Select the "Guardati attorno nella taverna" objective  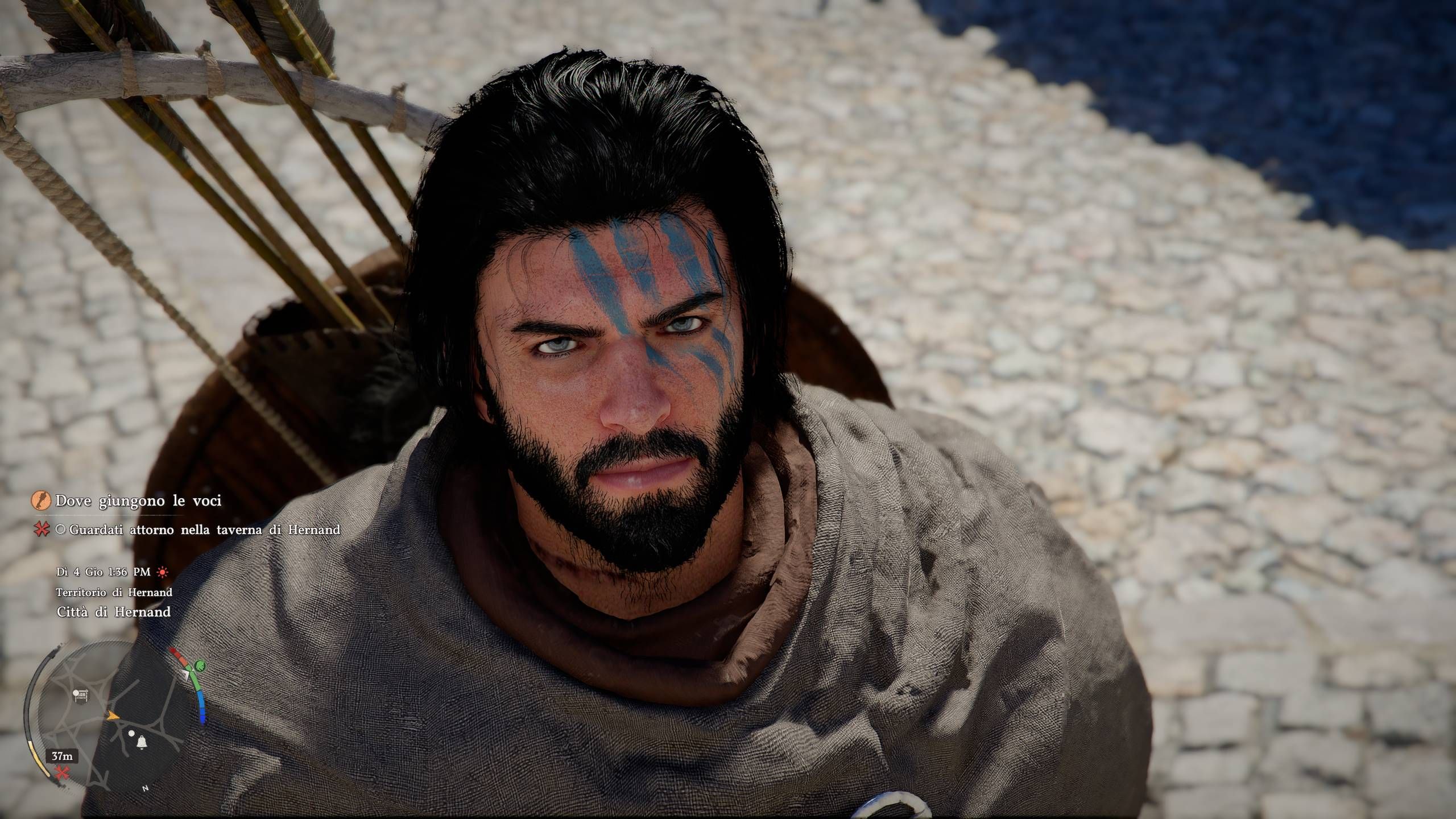[205, 530]
